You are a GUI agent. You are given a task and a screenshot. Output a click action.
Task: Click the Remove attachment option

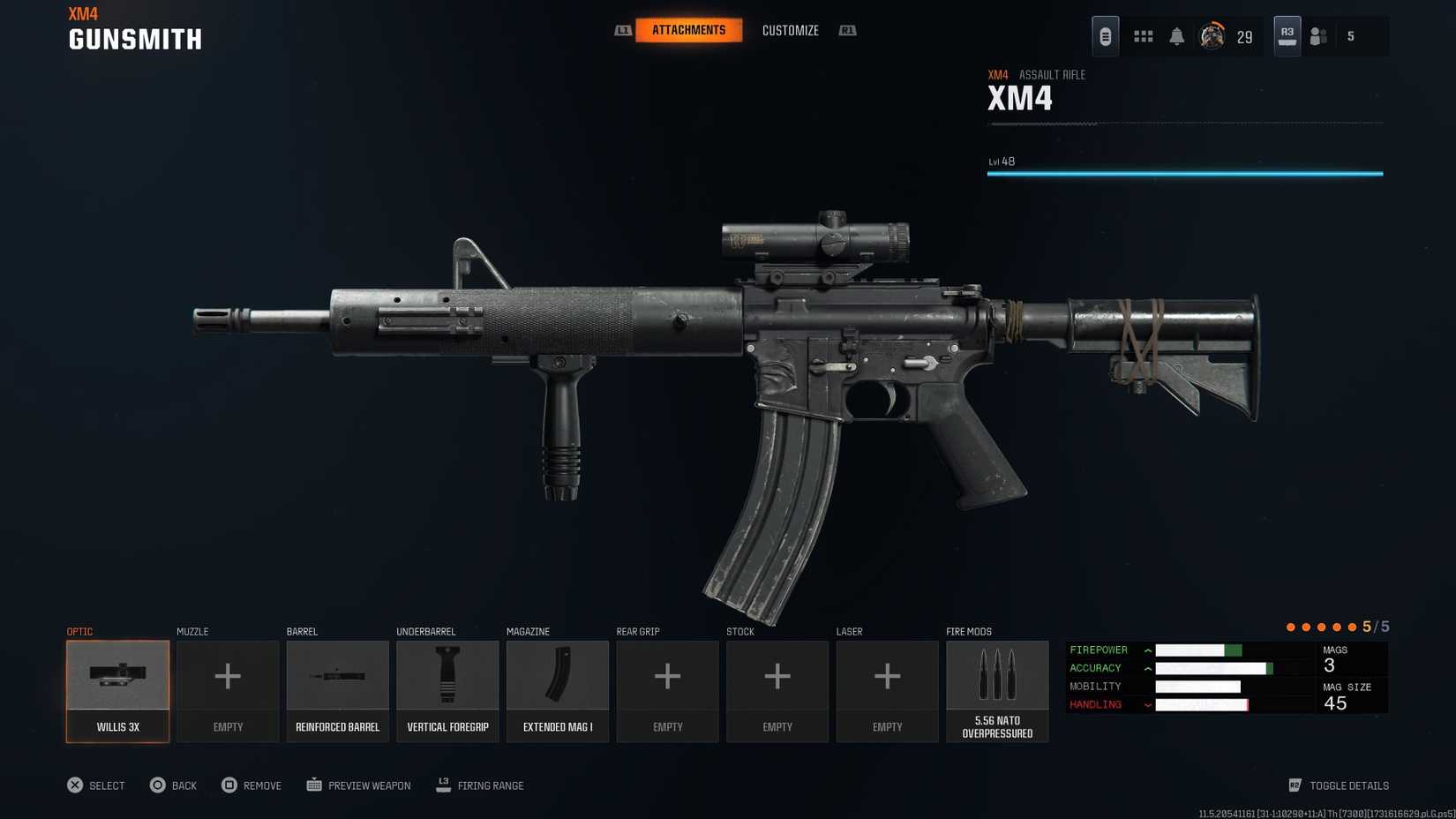point(251,785)
